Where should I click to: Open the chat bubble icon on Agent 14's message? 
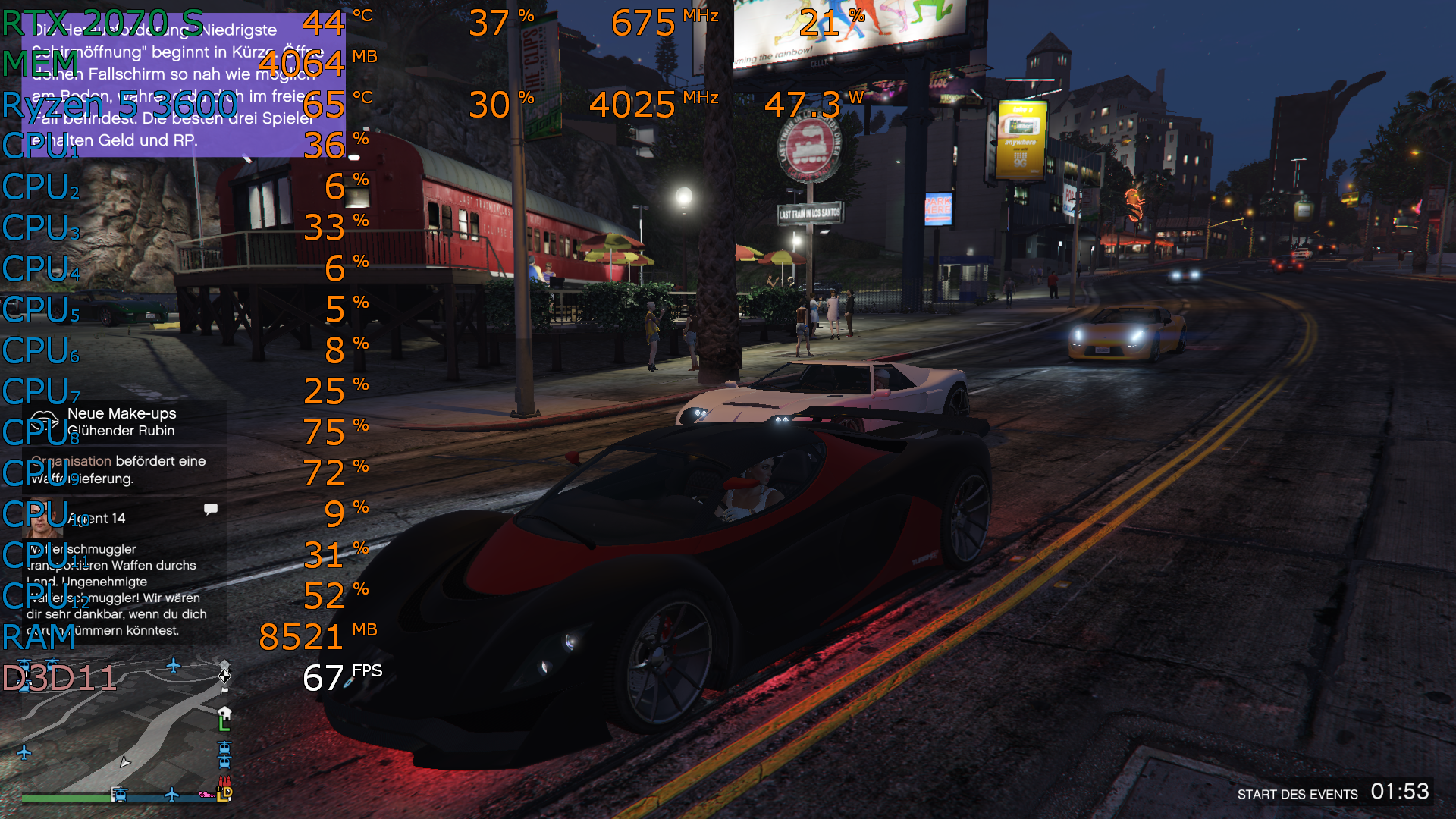click(210, 509)
